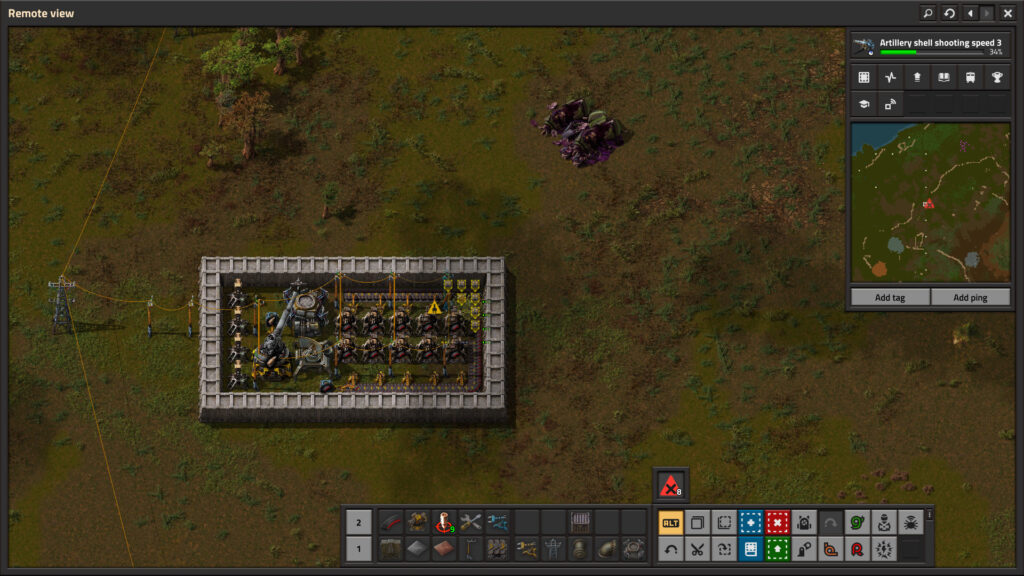The image size is (1024, 576).
Task: Select the green upgrade planner tool
Action: [x=777, y=548]
